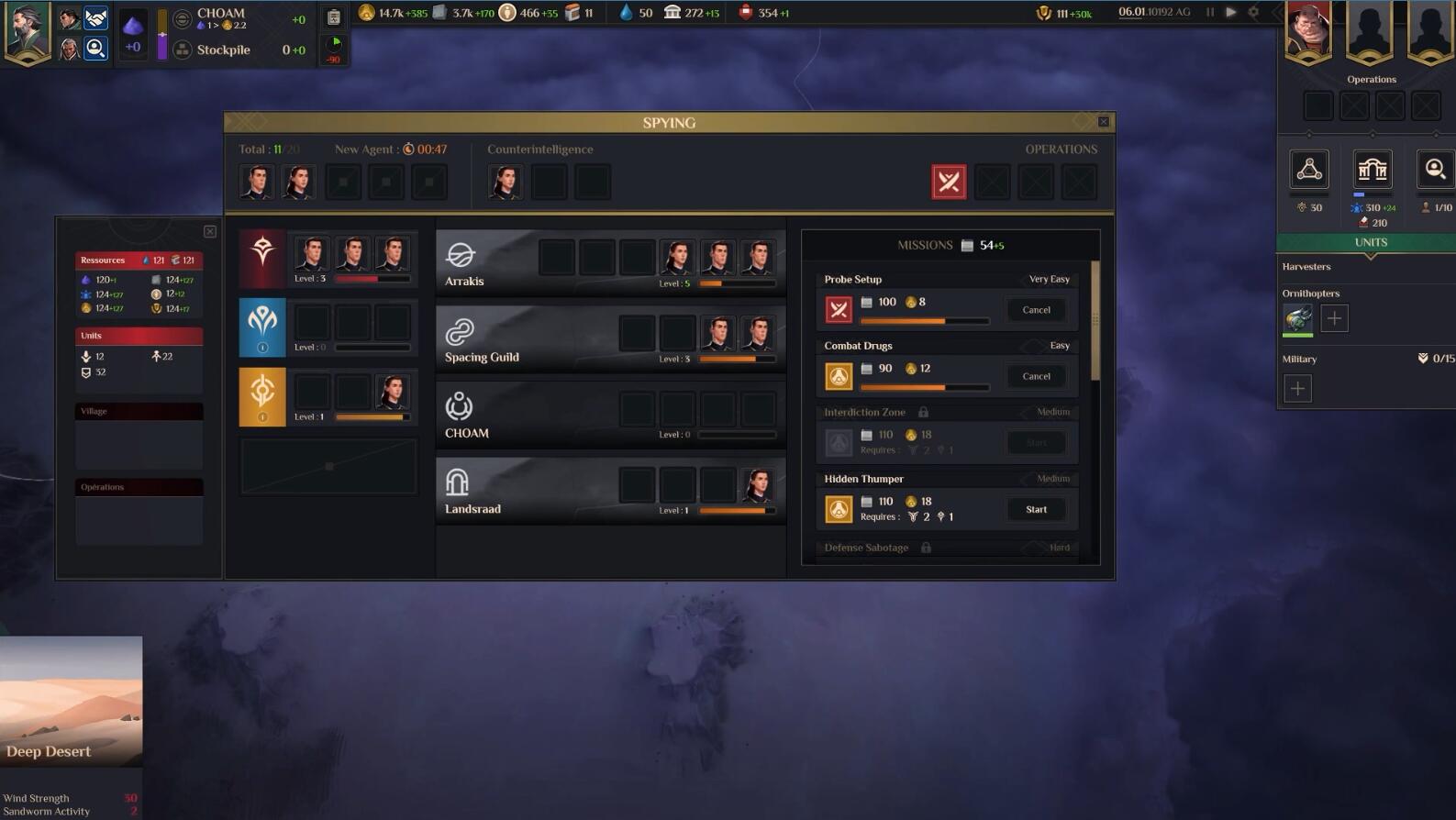Cancel the Combat Drugs mission
Viewport: 1456px width, 820px height.
(x=1036, y=376)
